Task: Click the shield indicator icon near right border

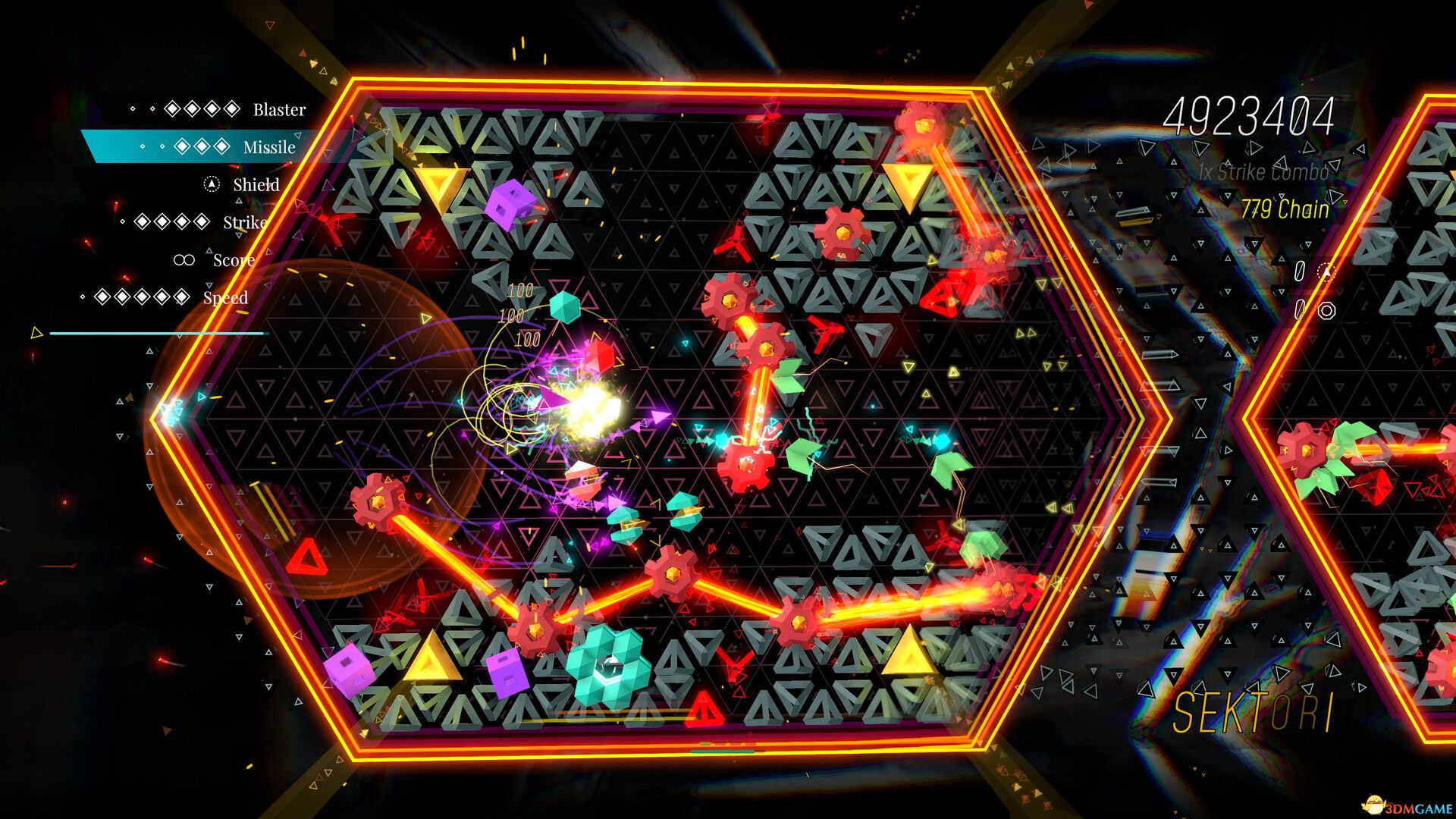Action: [x=1326, y=271]
